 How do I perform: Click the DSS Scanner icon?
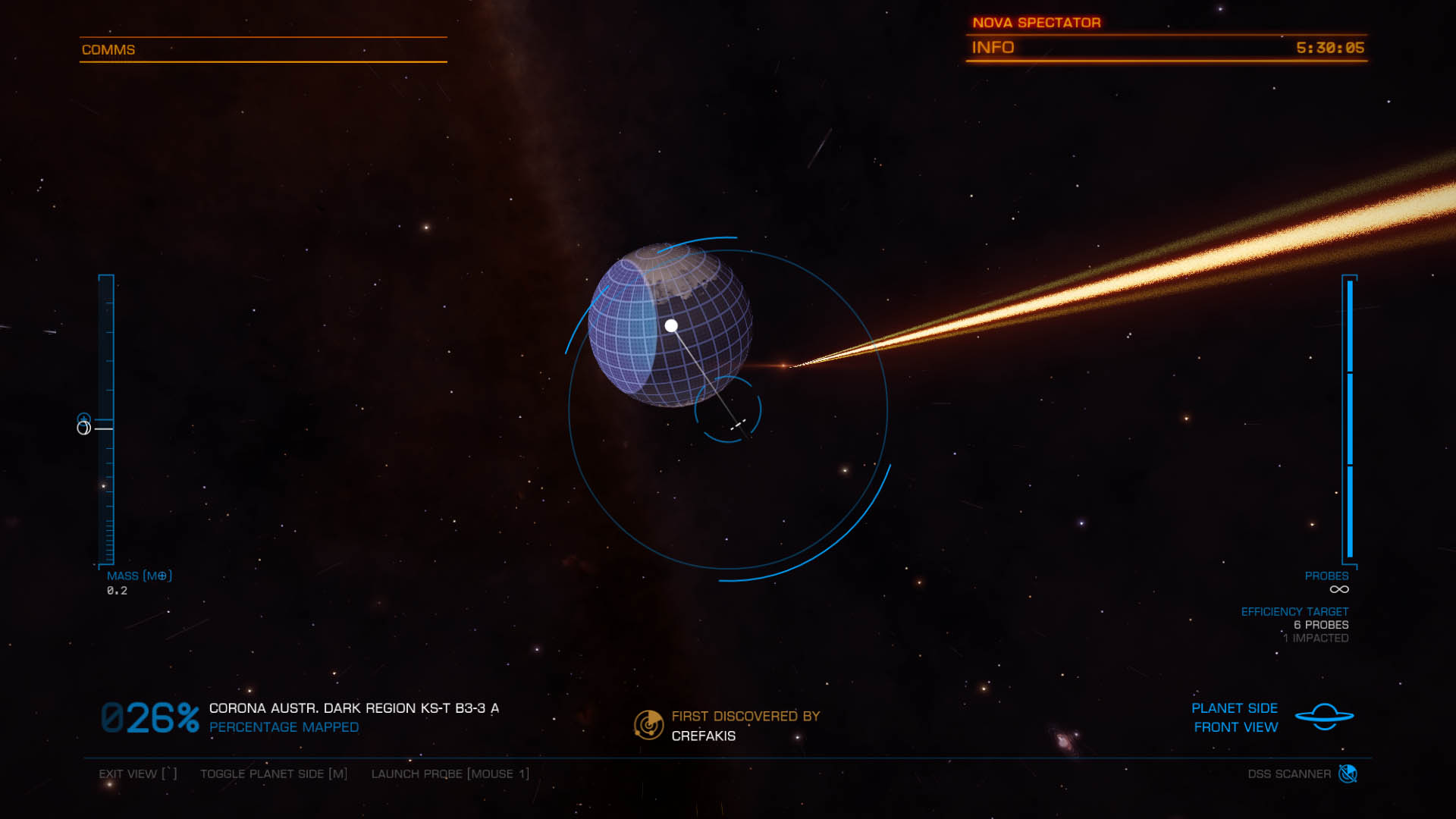(x=1348, y=773)
